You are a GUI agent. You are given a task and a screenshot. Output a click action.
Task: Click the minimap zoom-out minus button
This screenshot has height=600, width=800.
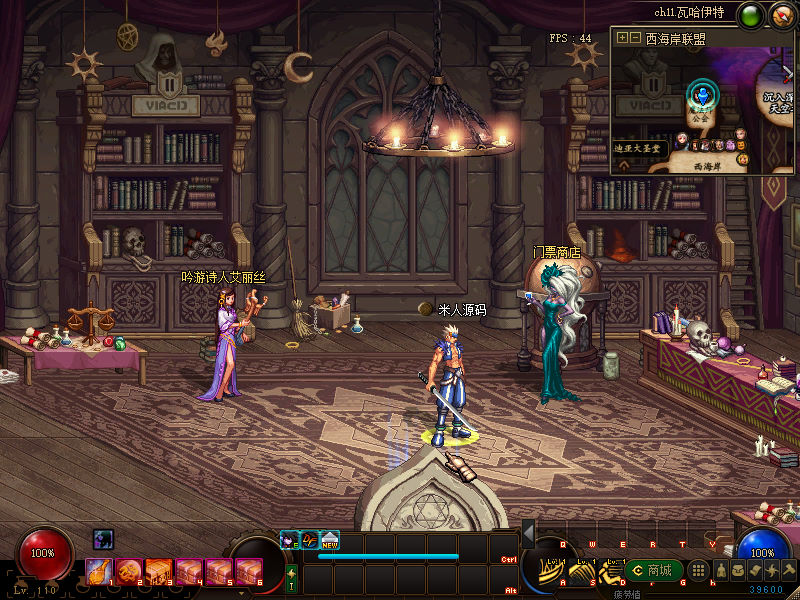(635, 37)
